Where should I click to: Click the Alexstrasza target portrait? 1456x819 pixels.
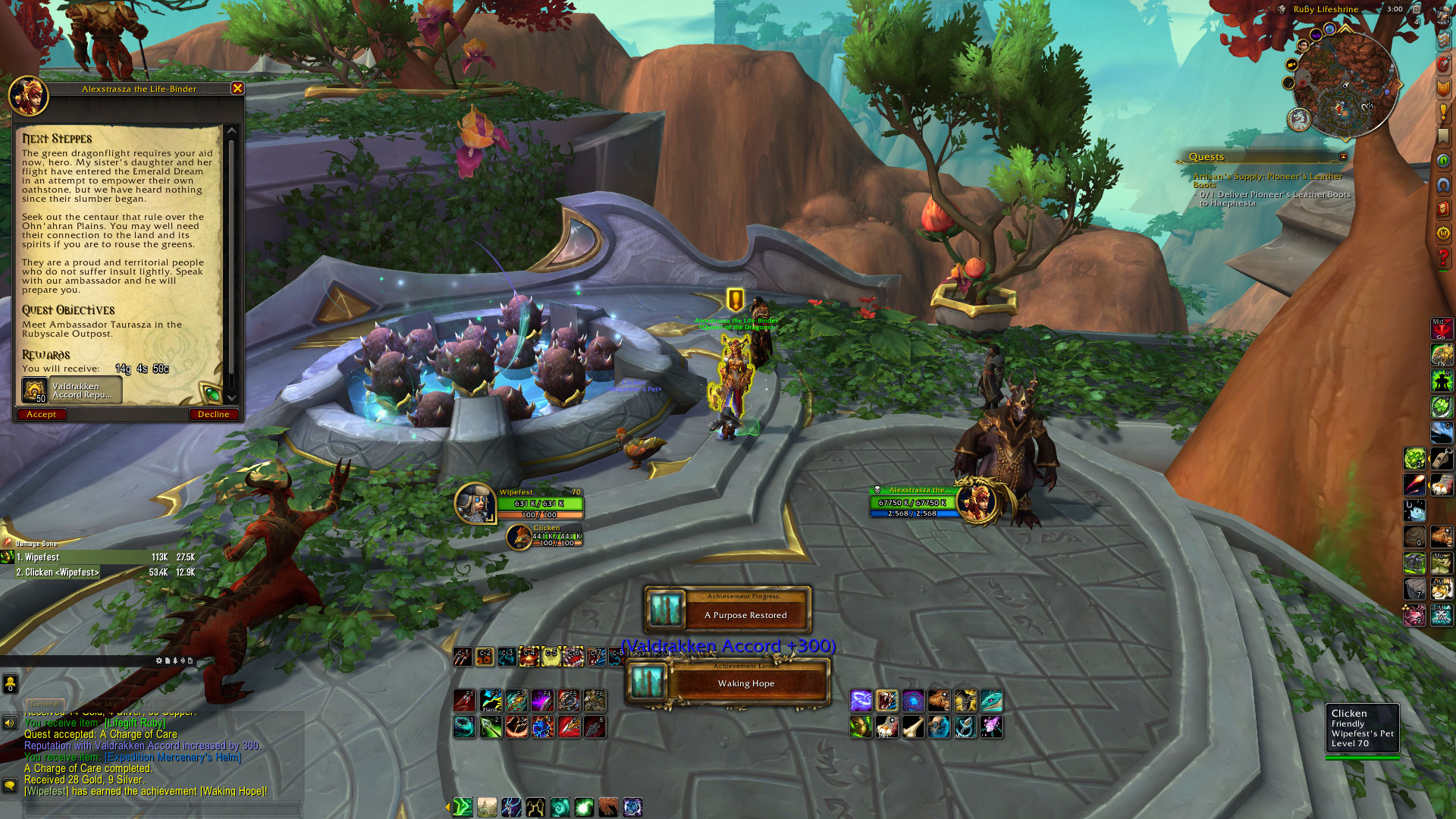975,501
